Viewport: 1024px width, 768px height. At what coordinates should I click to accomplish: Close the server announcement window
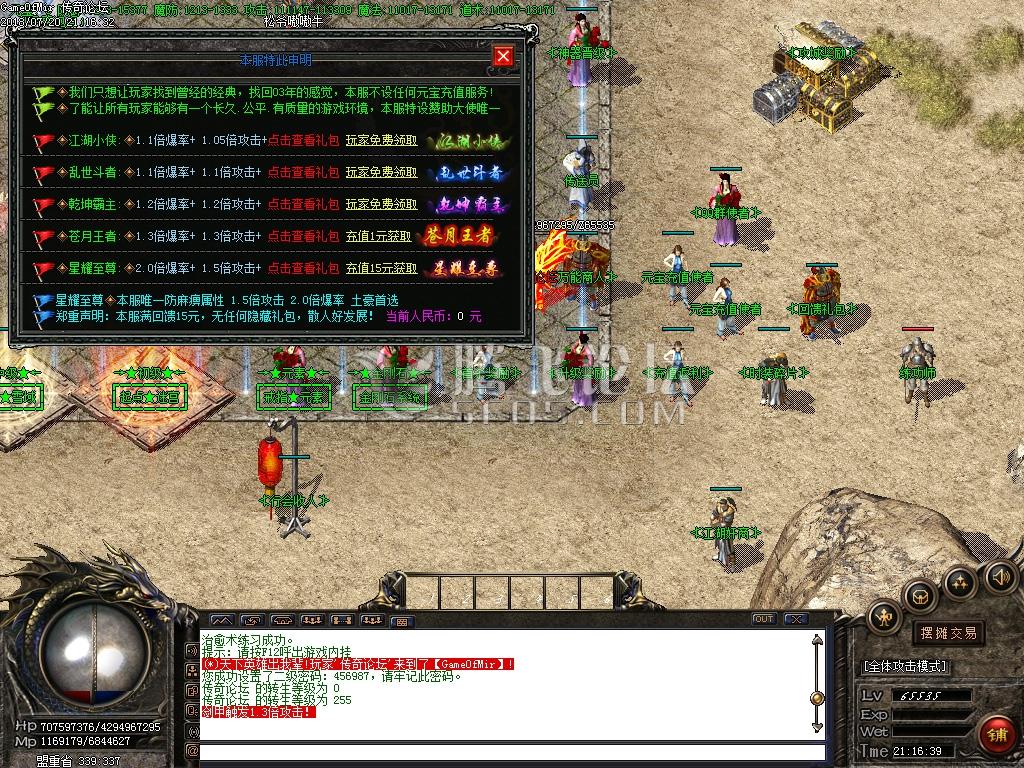(503, 56)
